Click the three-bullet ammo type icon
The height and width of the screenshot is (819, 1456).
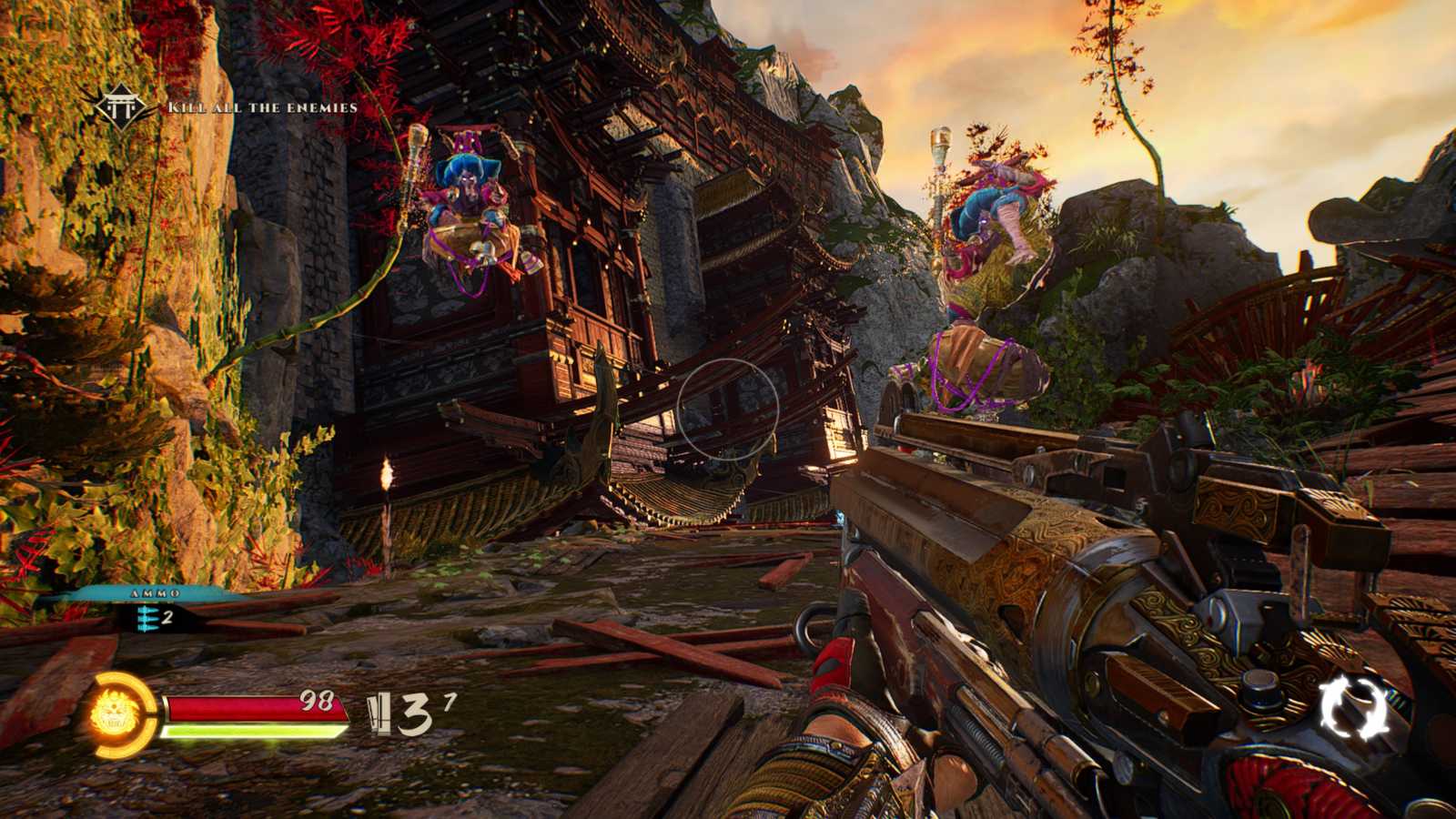click(x=147, y=619)
